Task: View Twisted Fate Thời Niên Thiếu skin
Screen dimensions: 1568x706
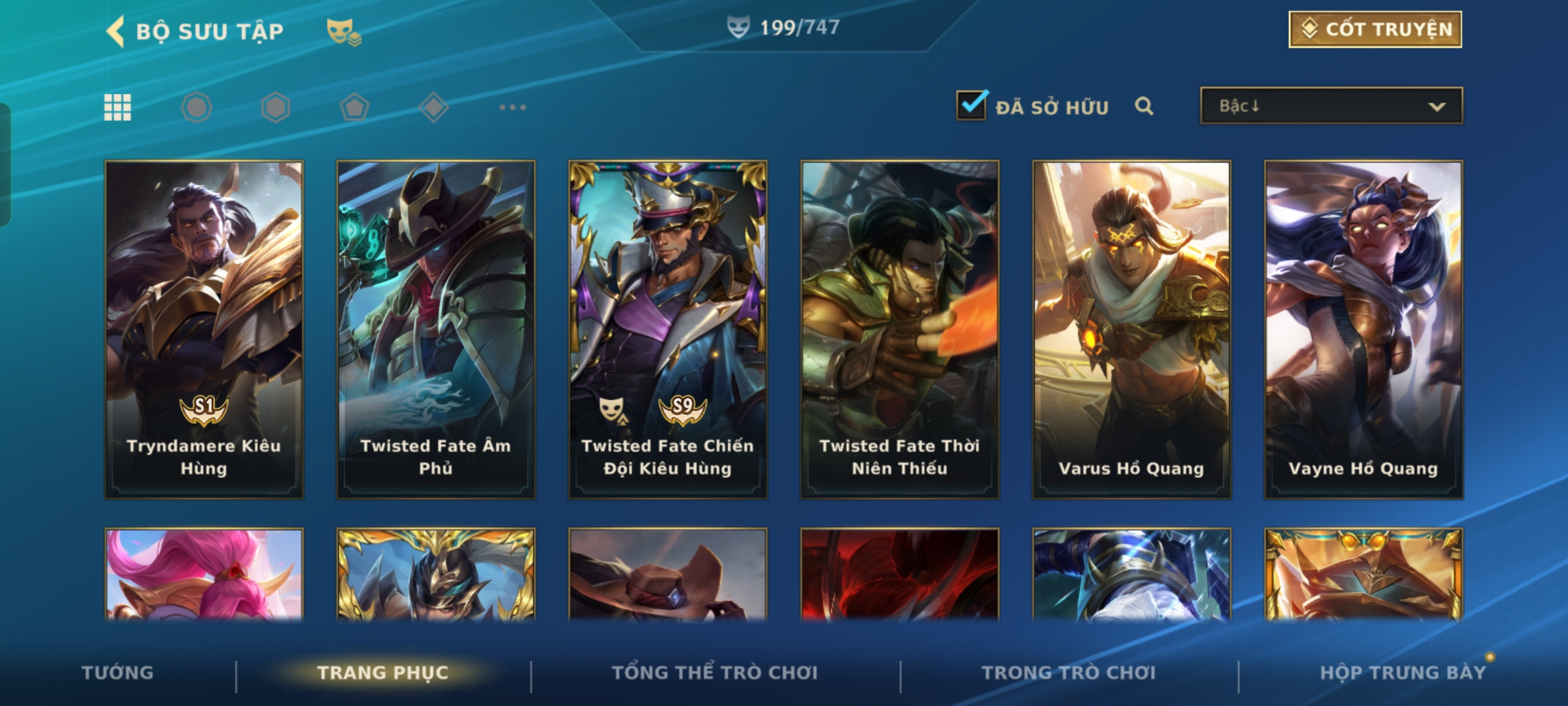Action: point(900,329)
